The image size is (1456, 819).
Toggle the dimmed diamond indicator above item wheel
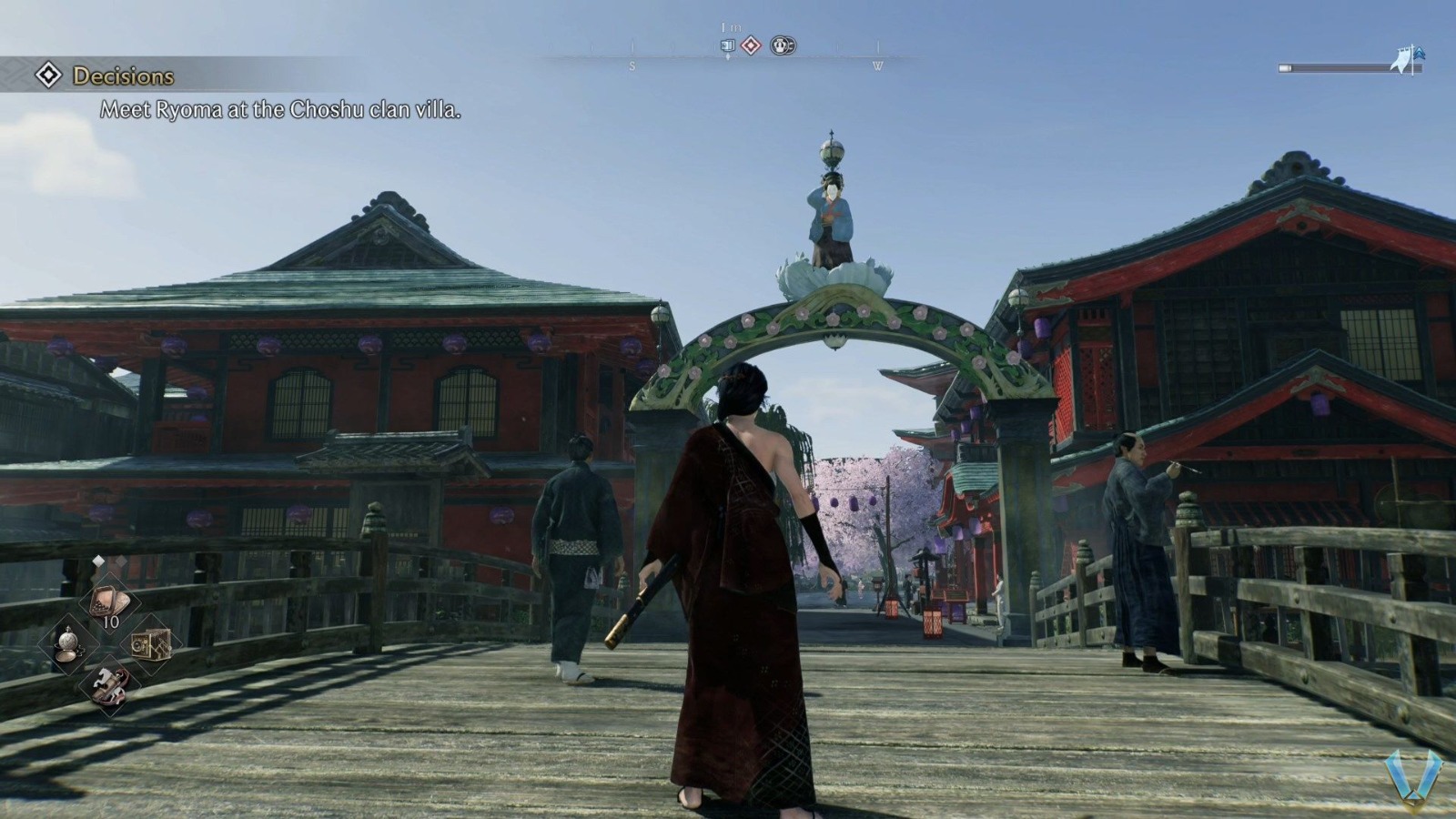[x=121, y=561]
